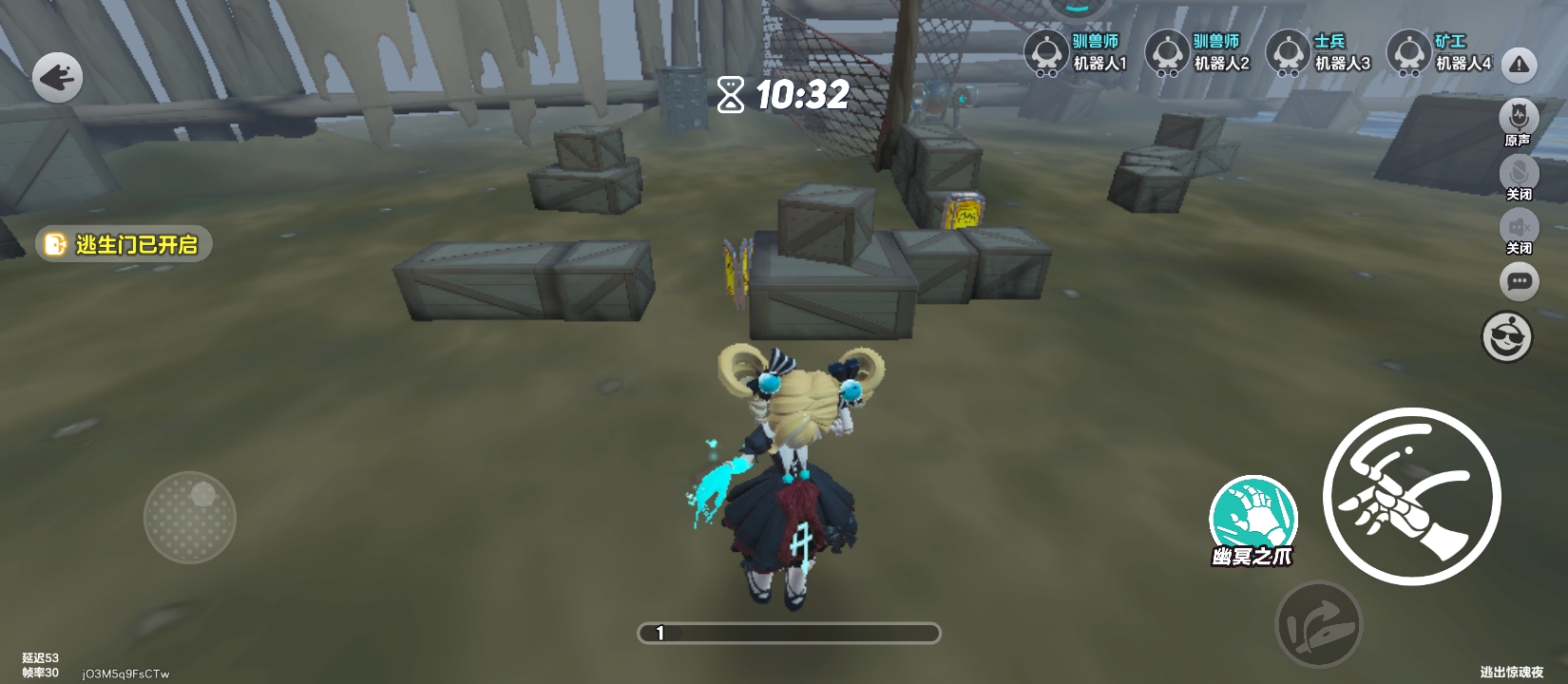Attack with the skeleton hand button

click(1411, 496)
